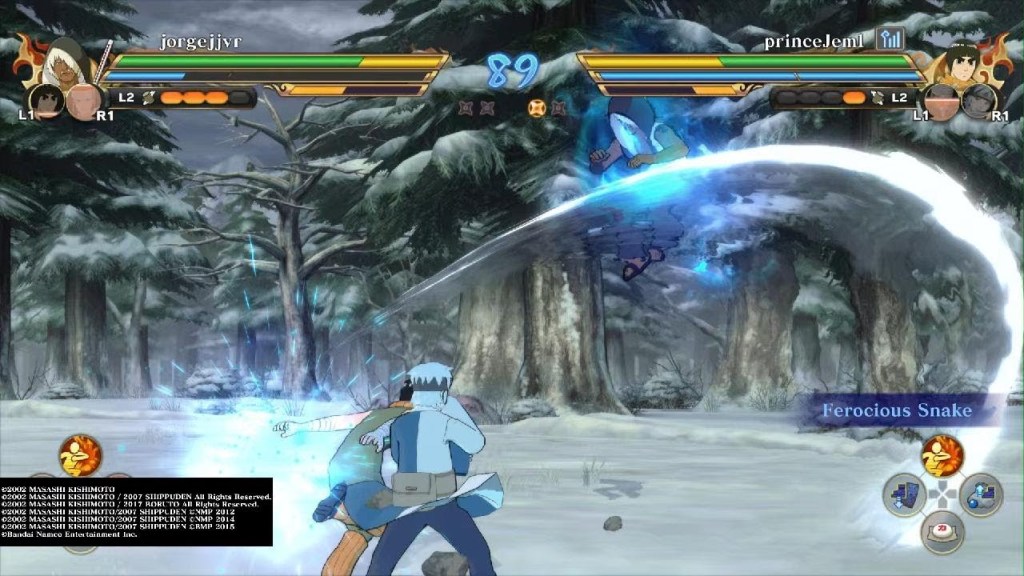Click the connection signal bars icon
1024x576 pixels.
[889, 39]
